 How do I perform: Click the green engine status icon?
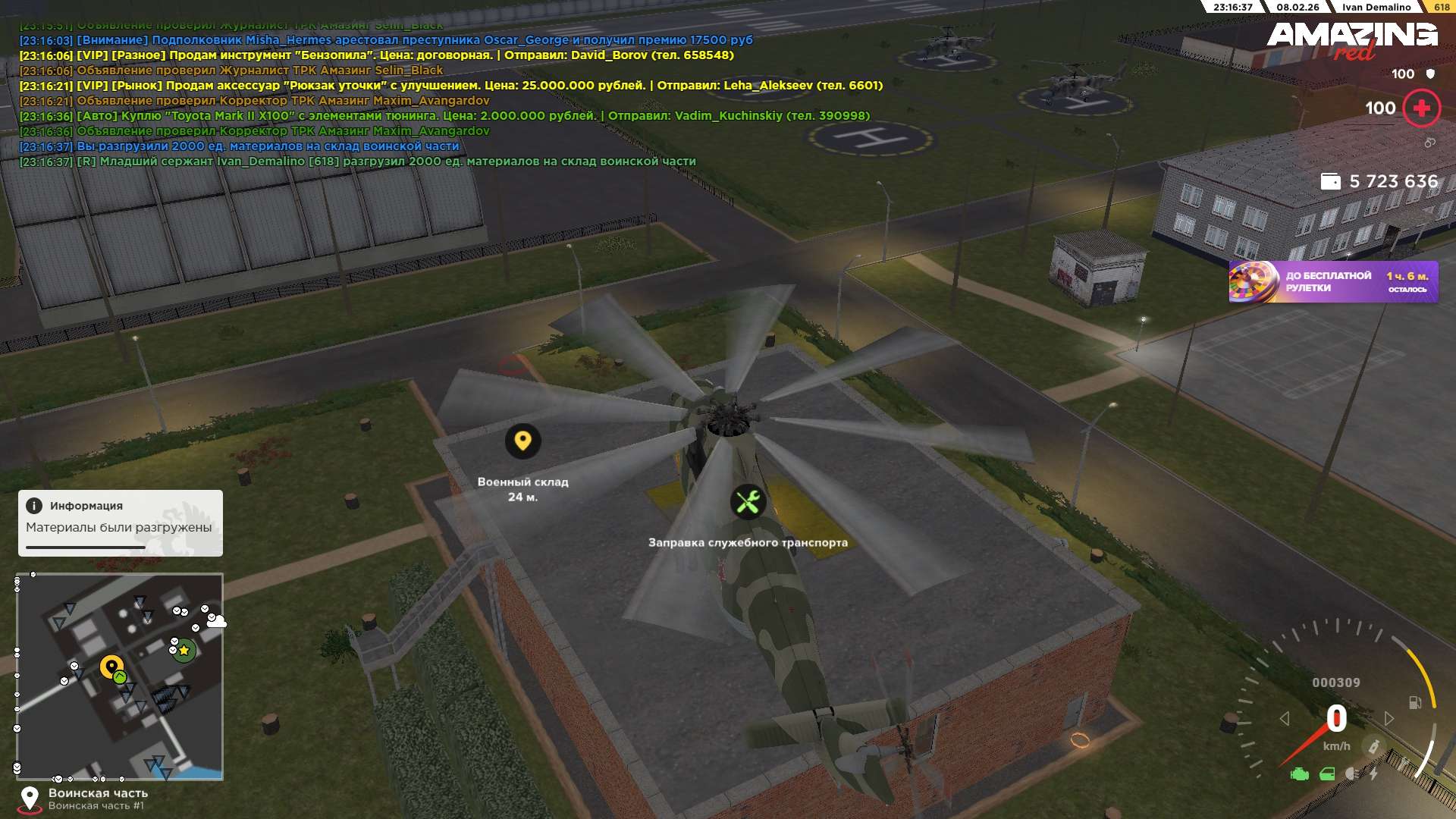click(x=1300, y=774)
